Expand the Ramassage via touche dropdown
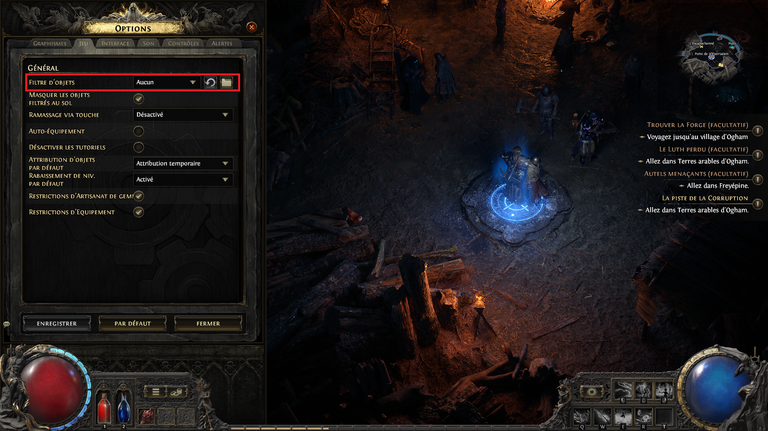 [183, 115]
